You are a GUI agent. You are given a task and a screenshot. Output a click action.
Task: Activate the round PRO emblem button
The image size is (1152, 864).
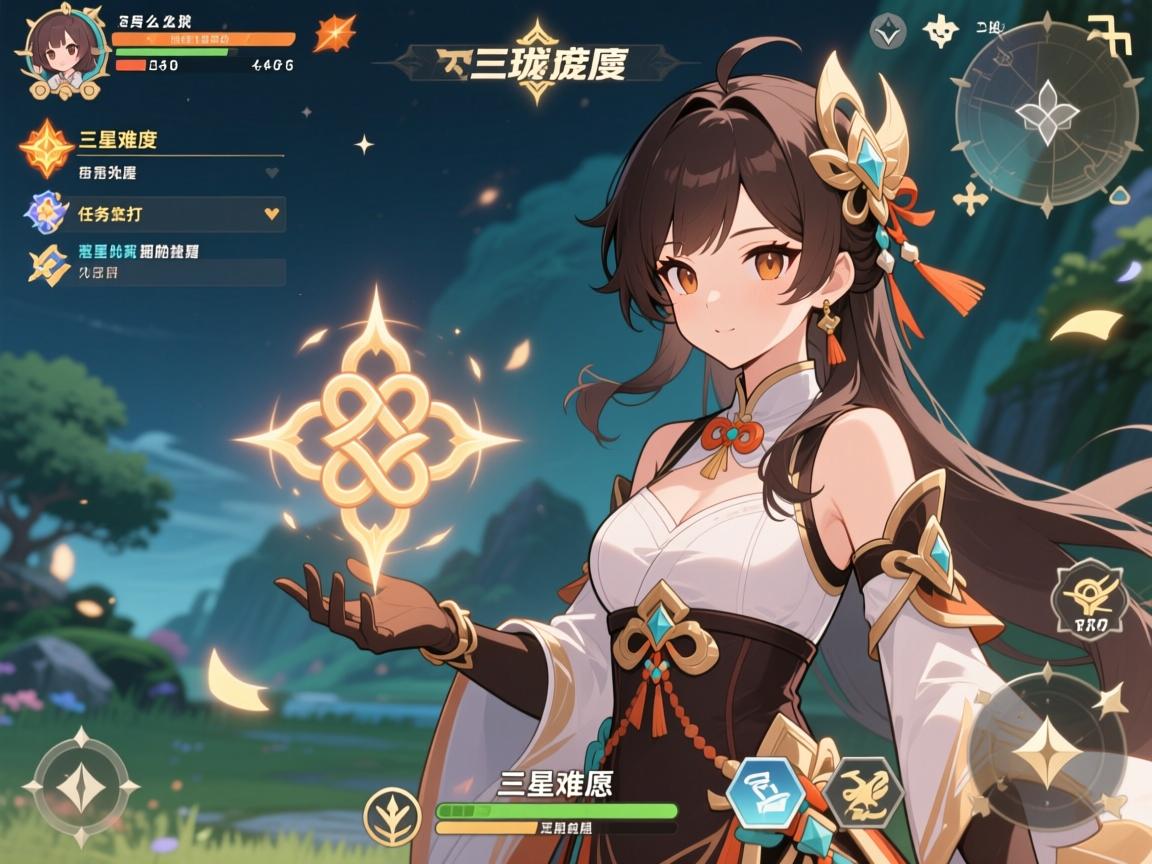1089,601
